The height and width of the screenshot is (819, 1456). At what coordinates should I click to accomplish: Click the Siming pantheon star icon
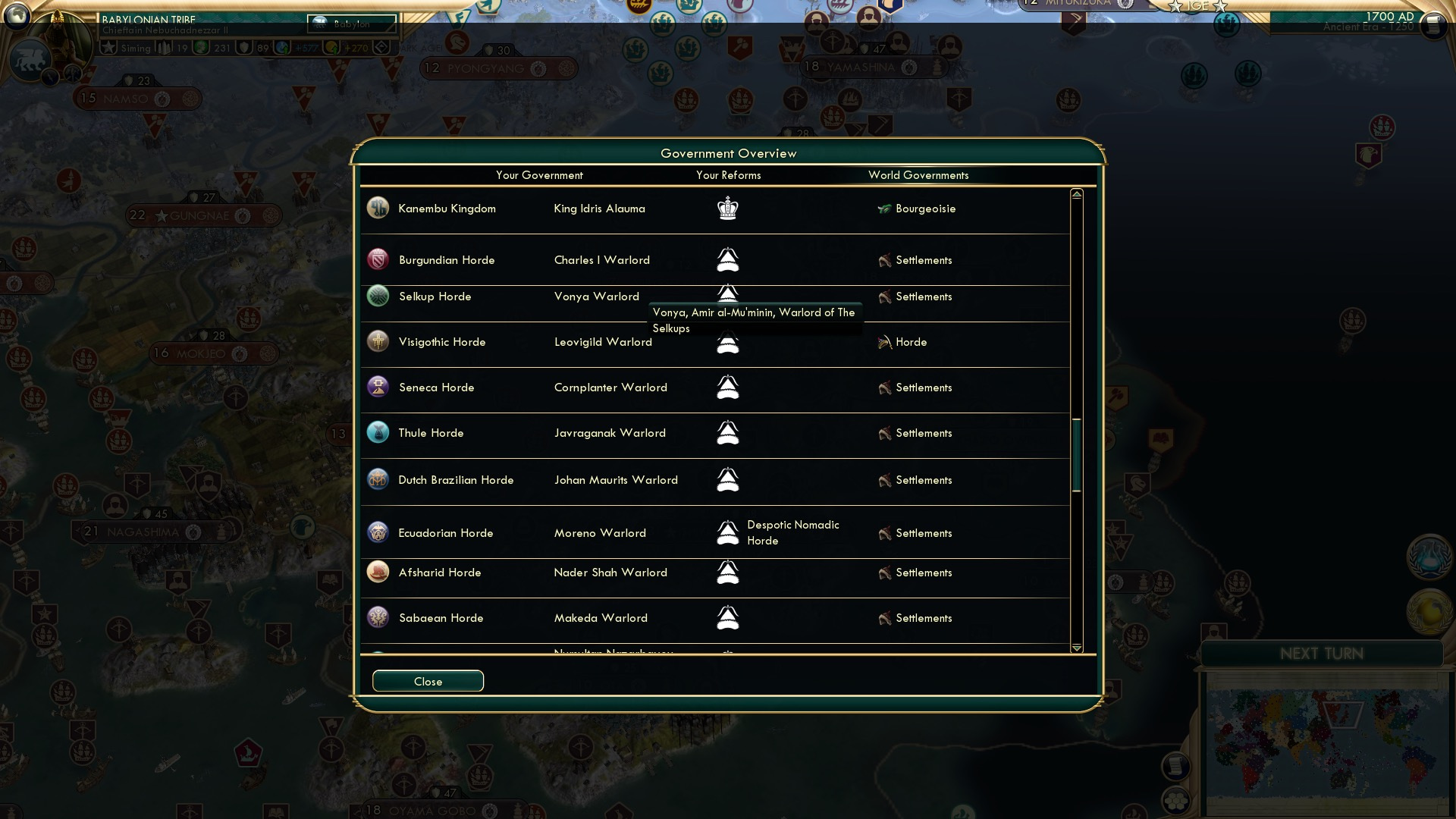pos(108,47)
